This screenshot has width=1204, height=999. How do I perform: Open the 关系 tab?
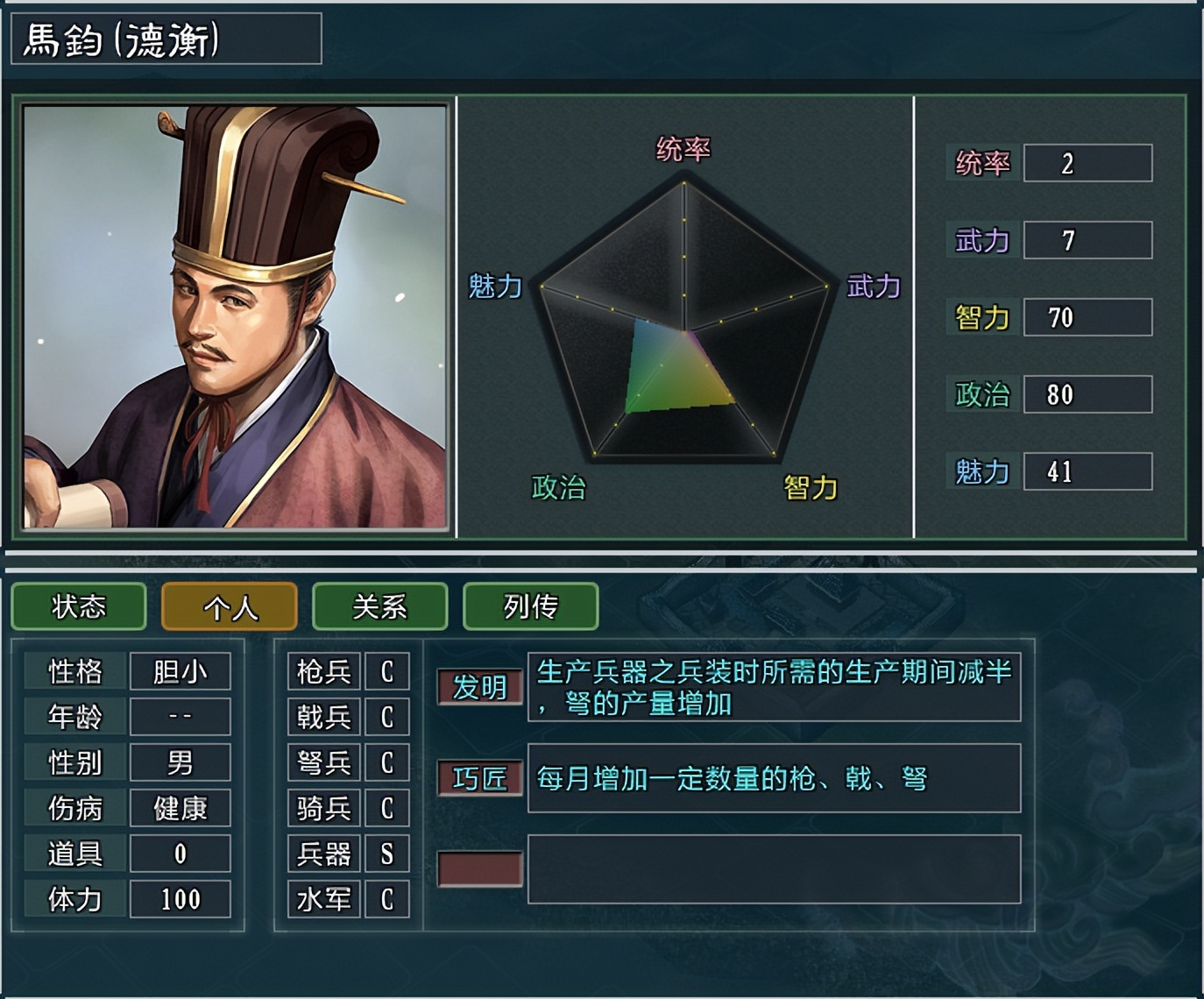[380, 606]
